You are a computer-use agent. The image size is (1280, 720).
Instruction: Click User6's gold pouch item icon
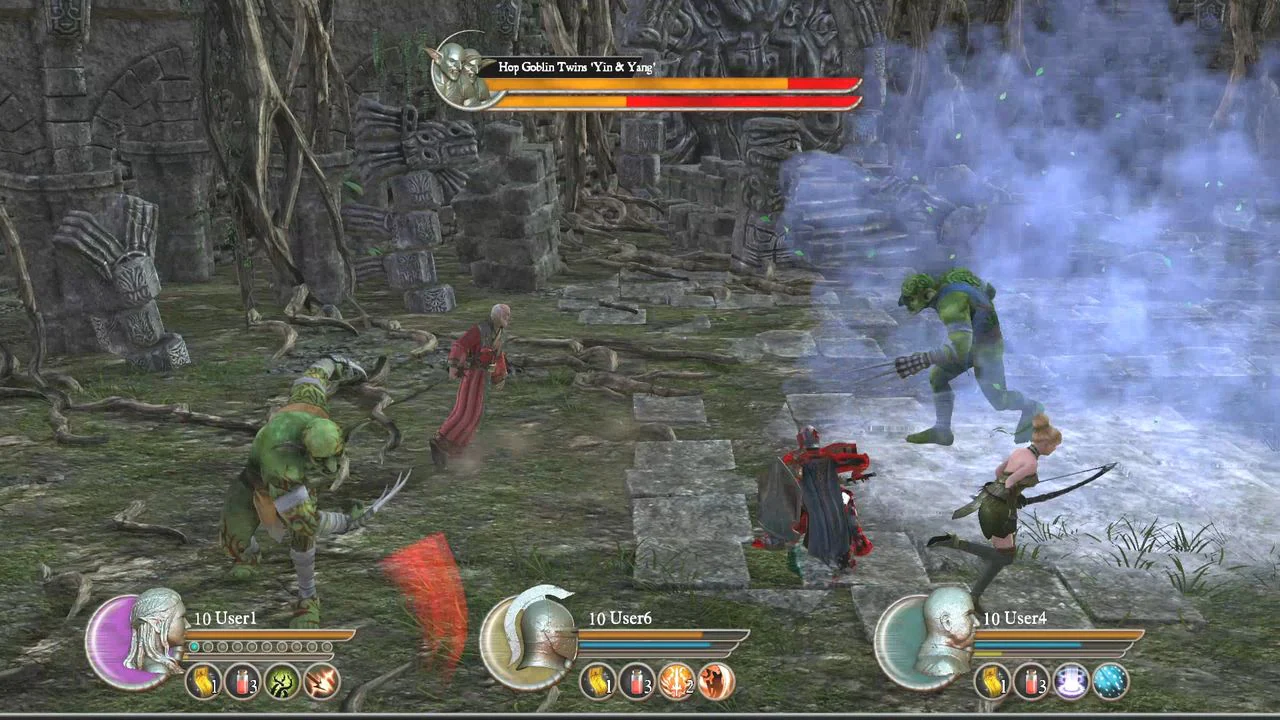click(x=601, y=683)
